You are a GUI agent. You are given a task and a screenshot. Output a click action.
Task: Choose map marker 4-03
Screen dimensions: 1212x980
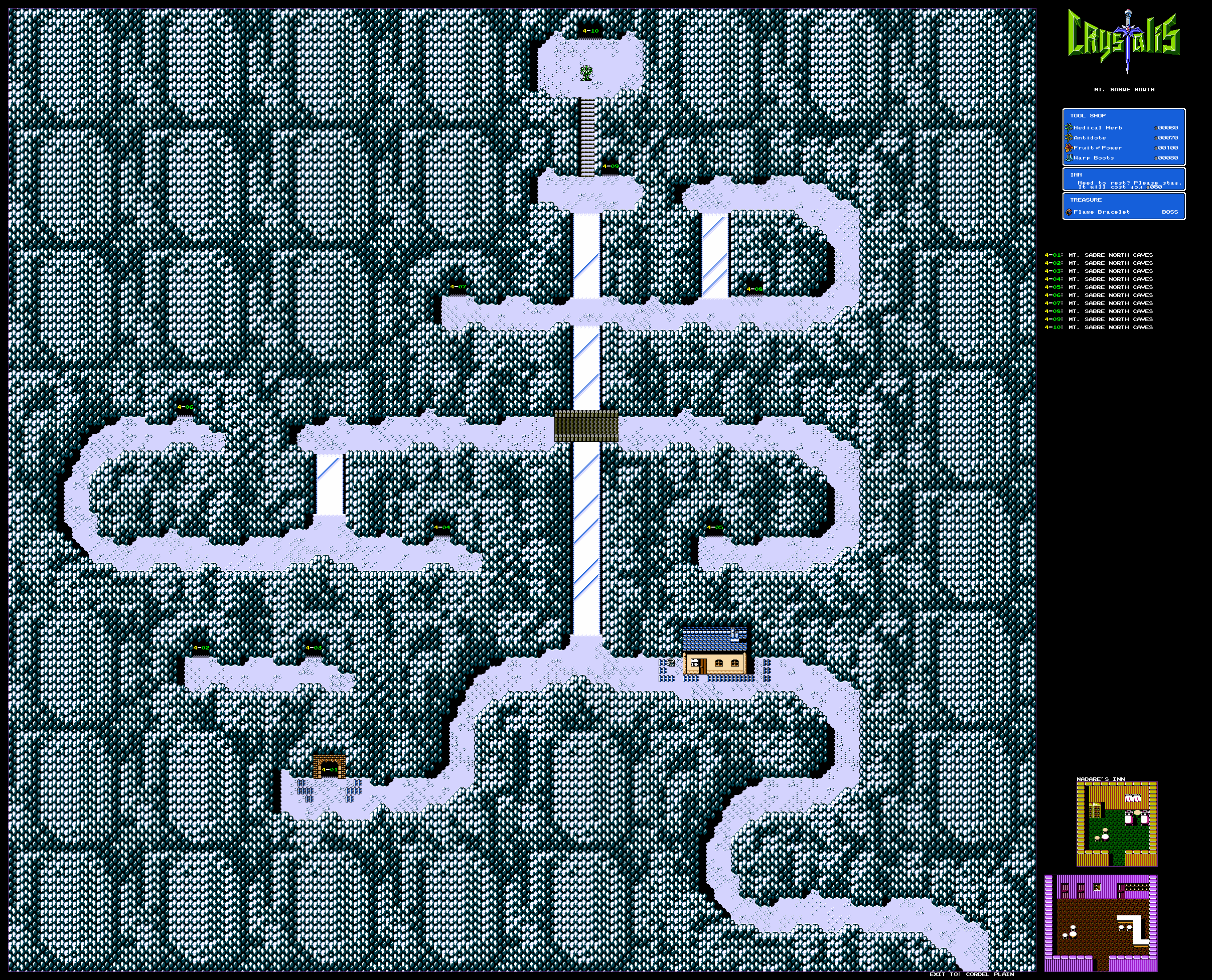coord(314,648)
